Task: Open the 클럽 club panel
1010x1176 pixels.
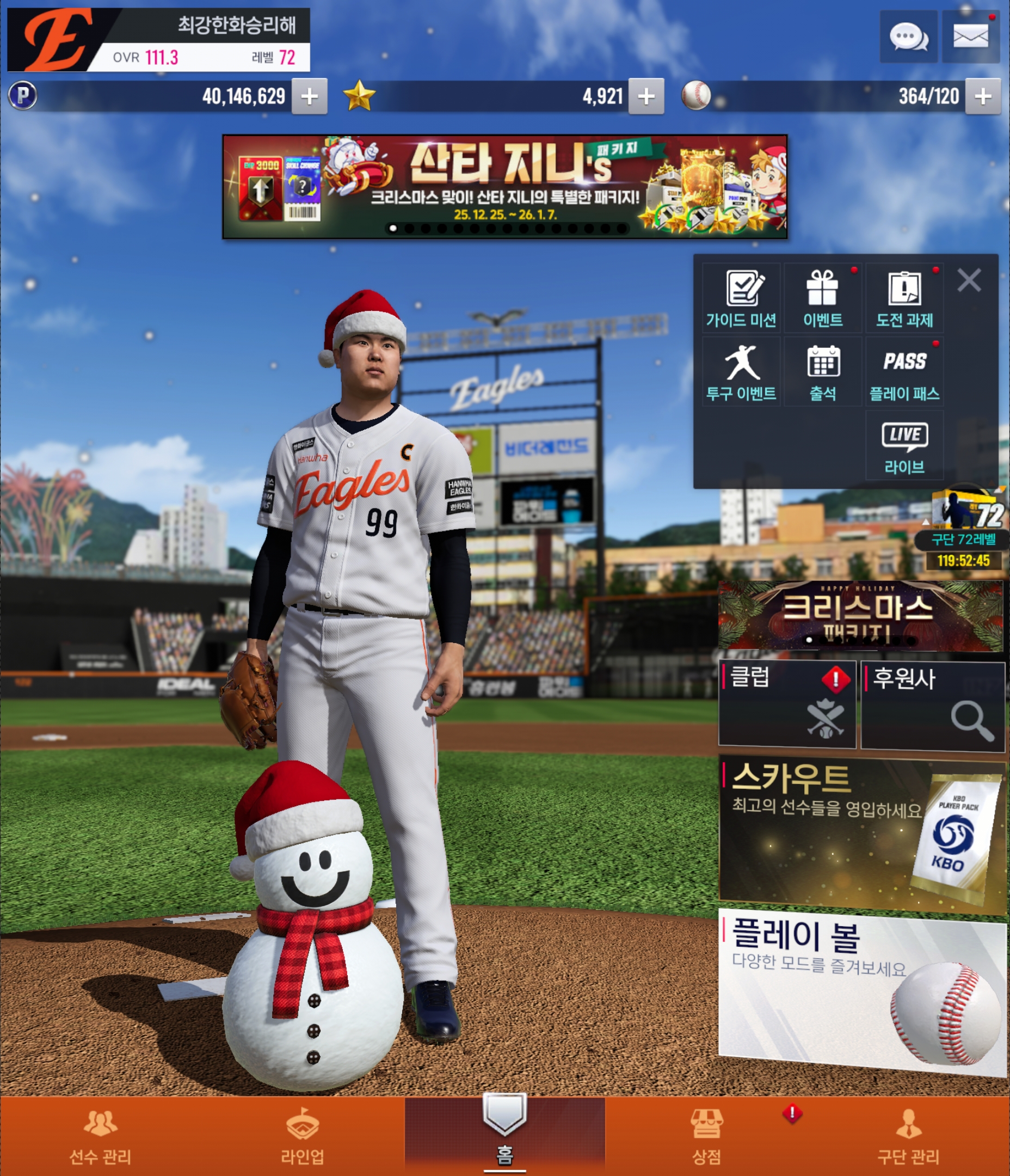Action: pos(787,704)
